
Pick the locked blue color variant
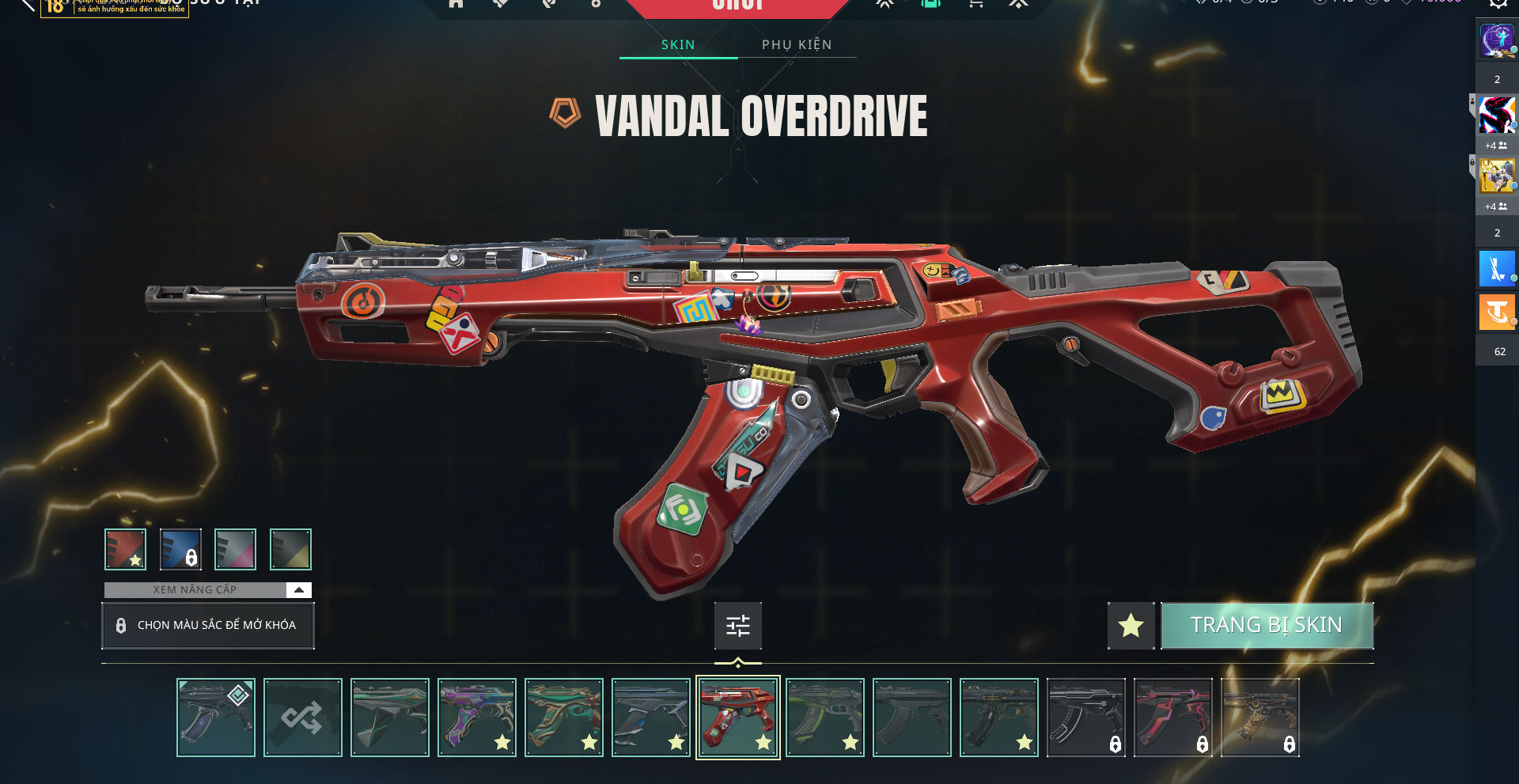pyautogui.click(x=180, y=549)
